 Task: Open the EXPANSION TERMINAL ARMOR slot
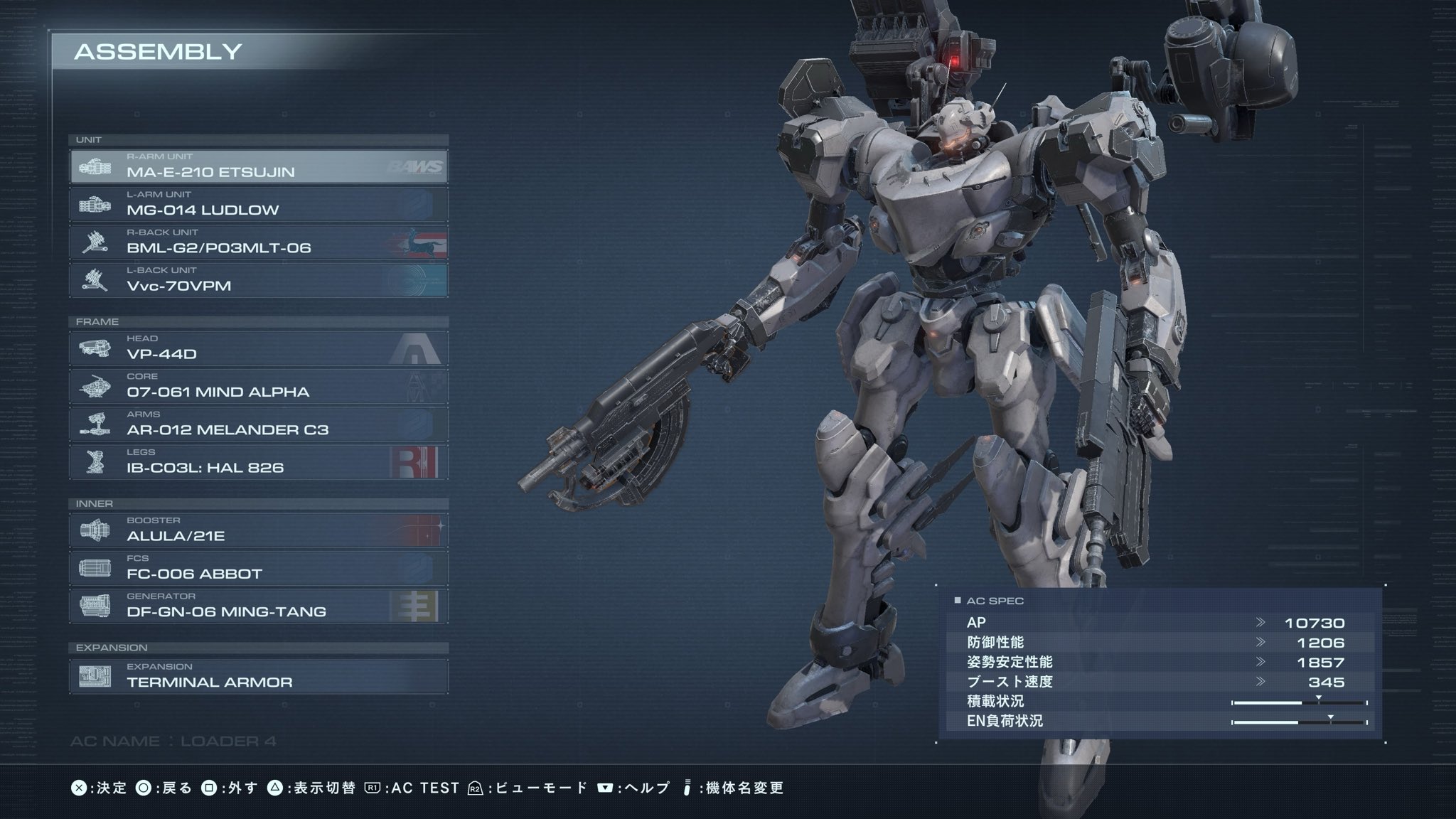click(x=259, y=676)
